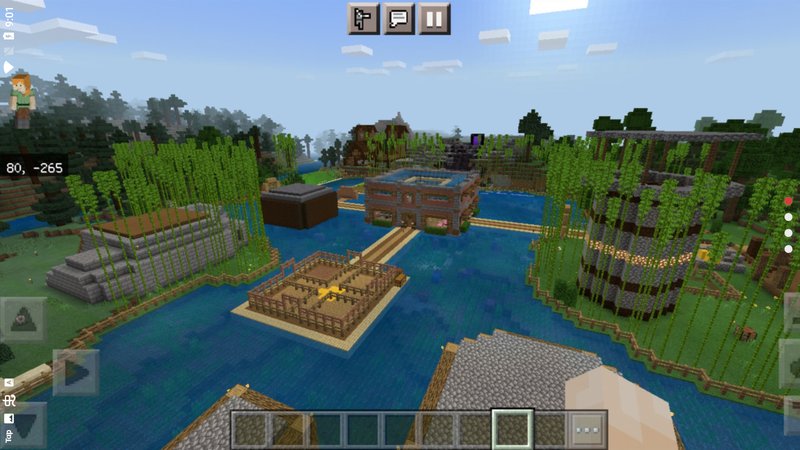The width and height of the screenshot is (800, 450).
Task: Click the player character paper doll
Action: [x=22, y=99]
